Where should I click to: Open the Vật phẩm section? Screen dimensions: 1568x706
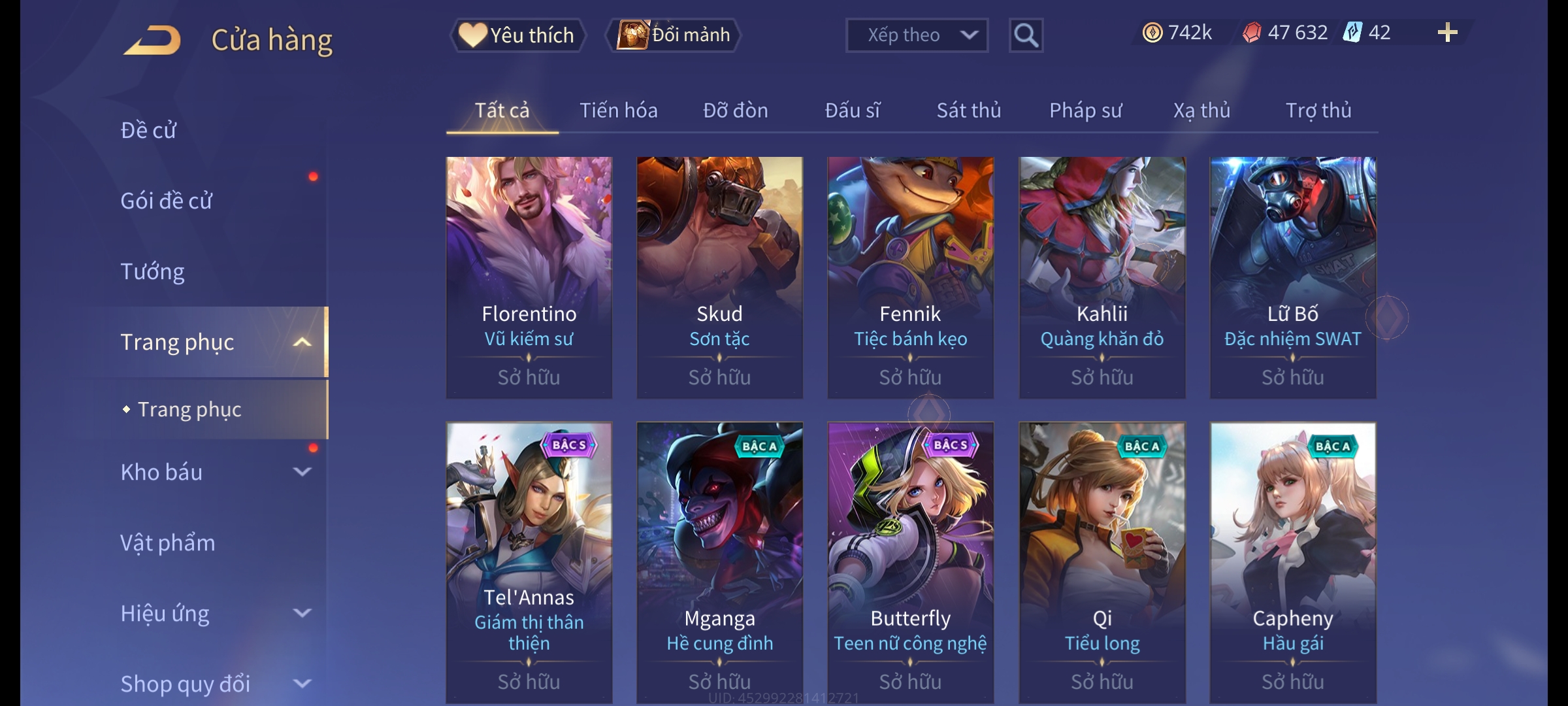click(x=168, y=543)
